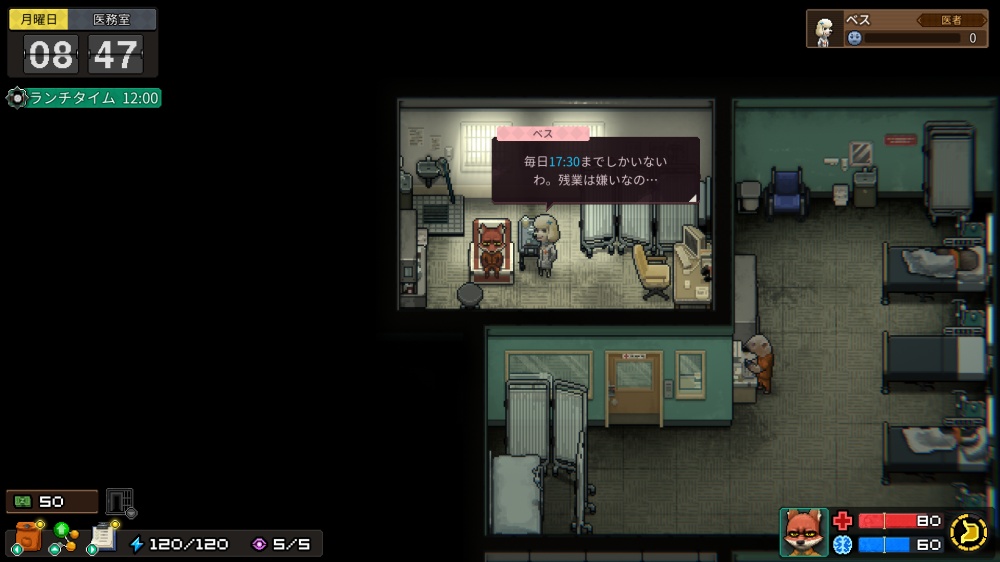Open the green skill tree icon

[65, 537]
